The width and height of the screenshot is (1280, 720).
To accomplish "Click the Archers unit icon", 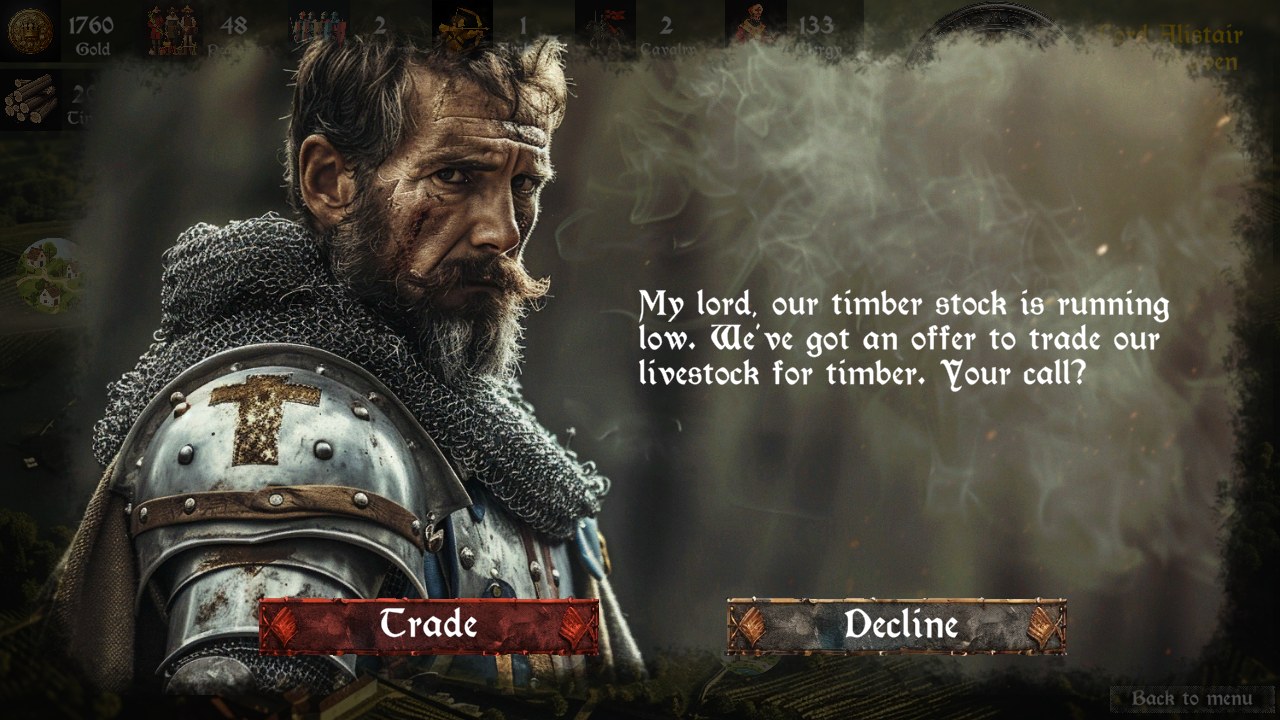I will pos(460,25).
